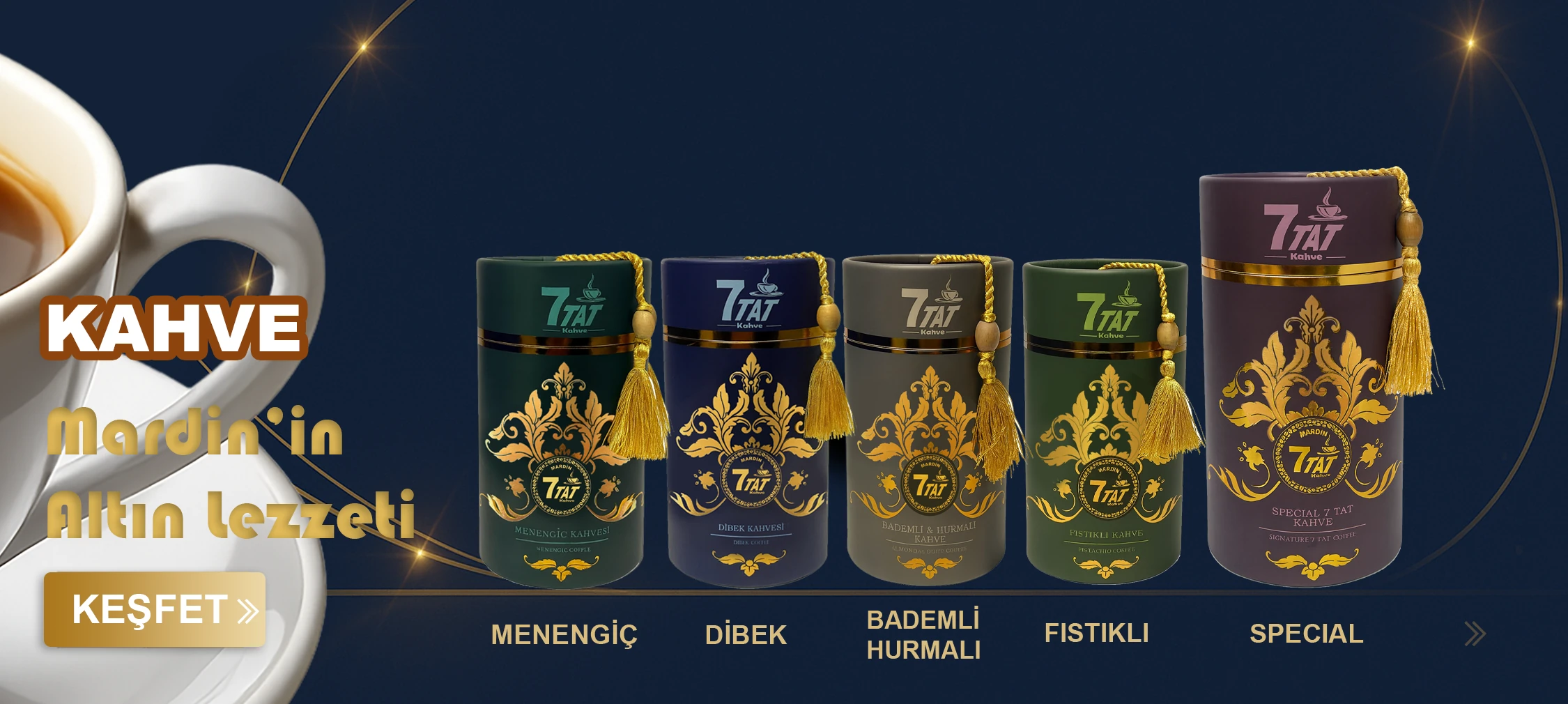Choose the SPECIAL coffee label
The width and height of the screenshot is (1568, 704).
[x=1306, y=634]
